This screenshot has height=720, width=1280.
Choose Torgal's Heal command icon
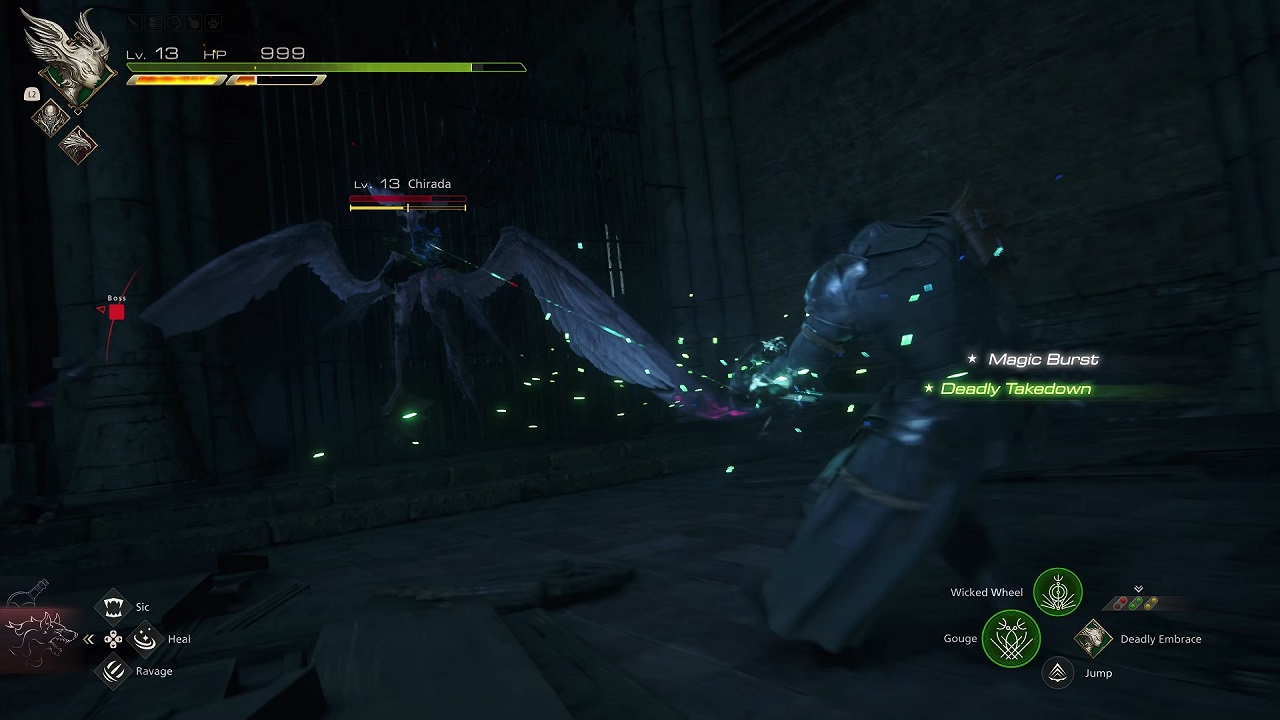pos(146,638)
